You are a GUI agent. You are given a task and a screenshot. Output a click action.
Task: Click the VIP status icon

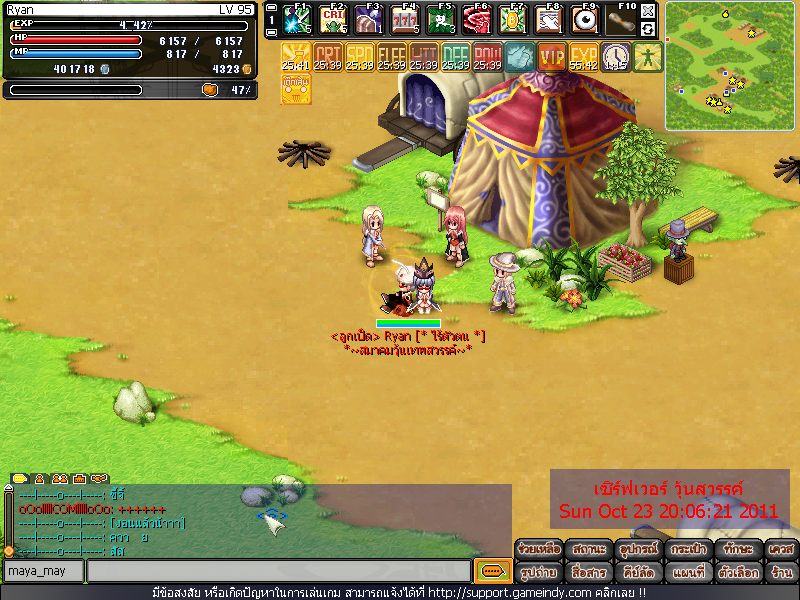pos(552,57)
